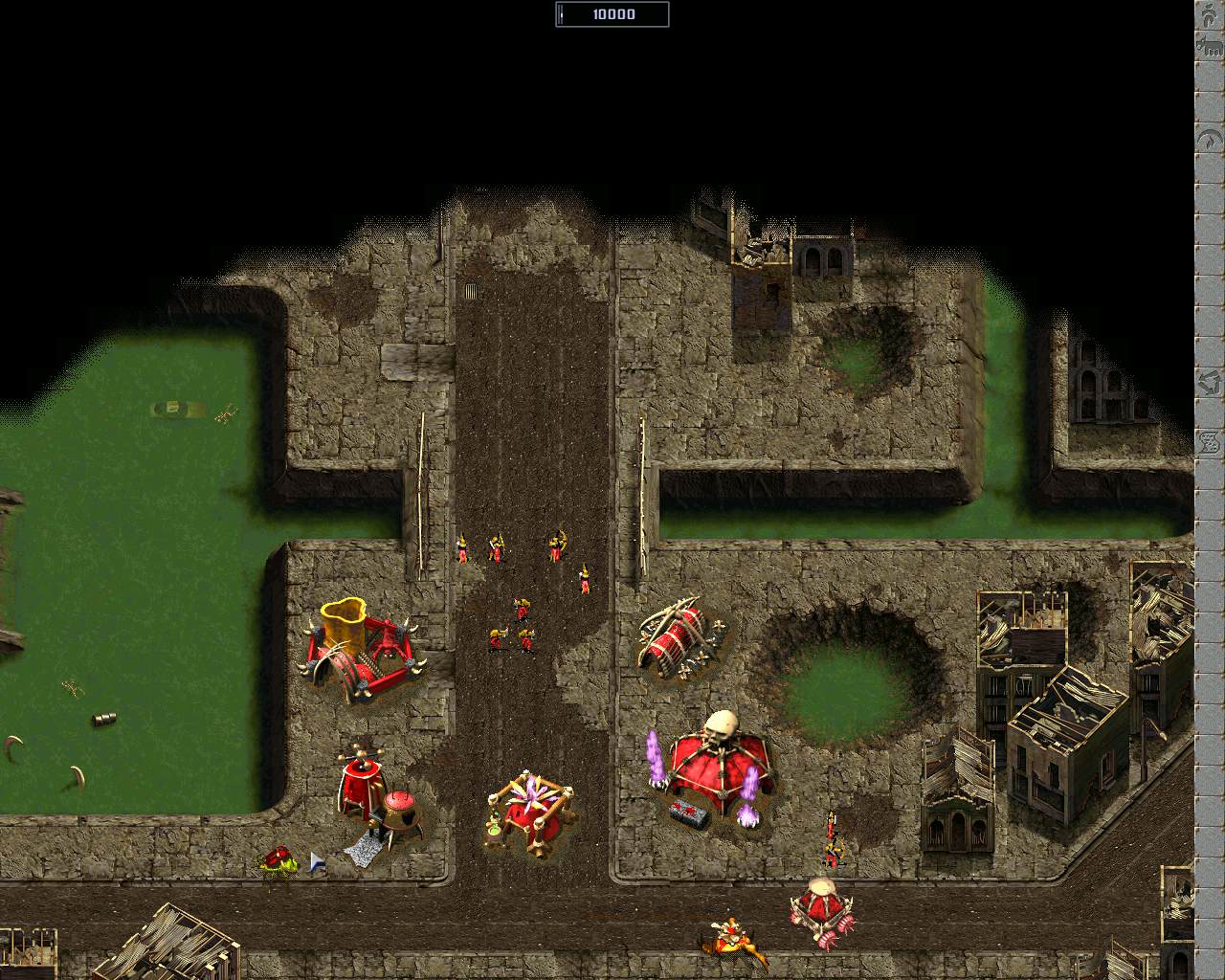Image resolution: width=1225 pixels, height=980 pixels.
Task: Activate the circular arrows sidebar icon
Action: click(x=1209, y=384)
